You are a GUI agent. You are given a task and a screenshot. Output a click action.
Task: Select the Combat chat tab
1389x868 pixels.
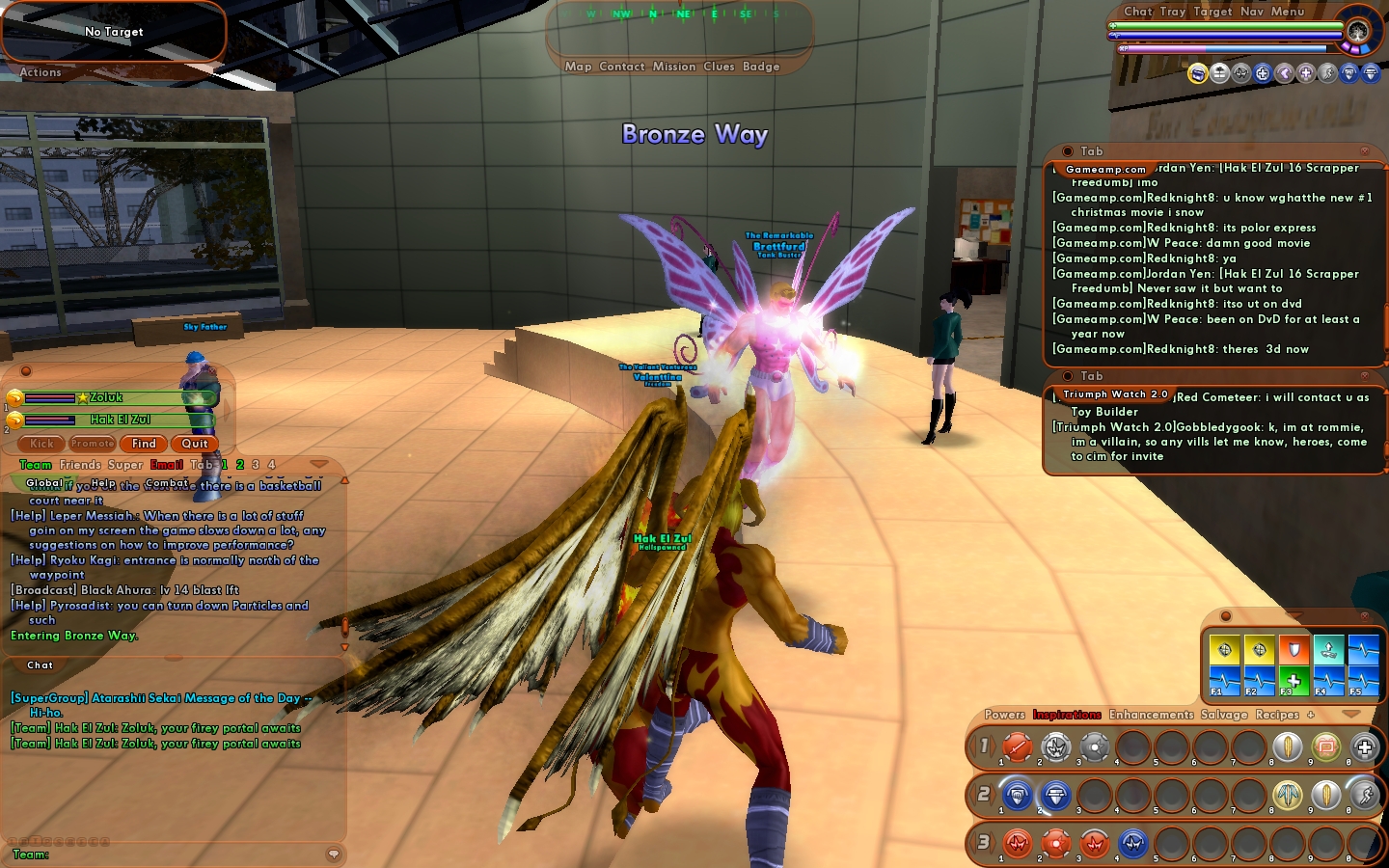[167, 483]
